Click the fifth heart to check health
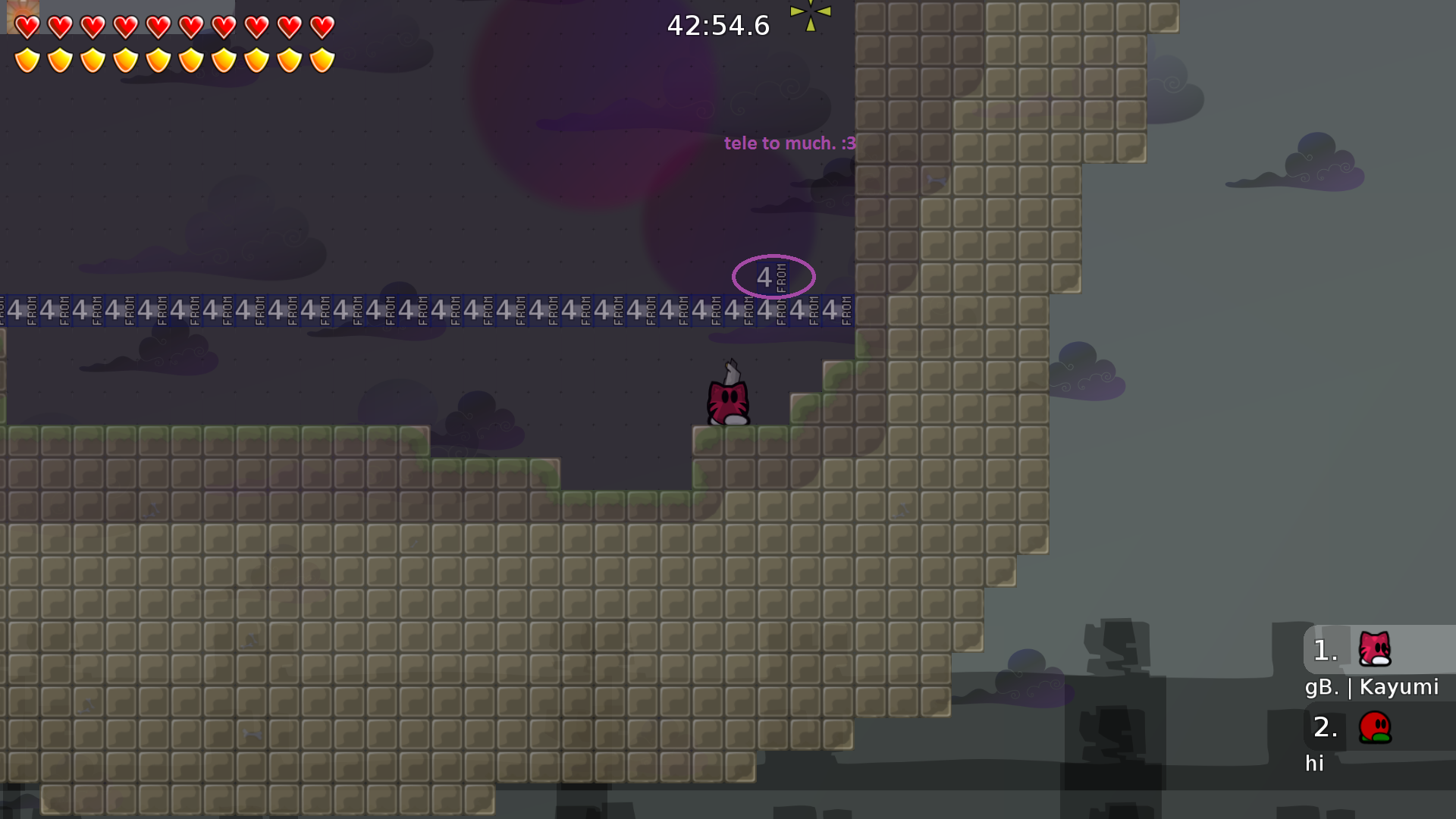 158,27
